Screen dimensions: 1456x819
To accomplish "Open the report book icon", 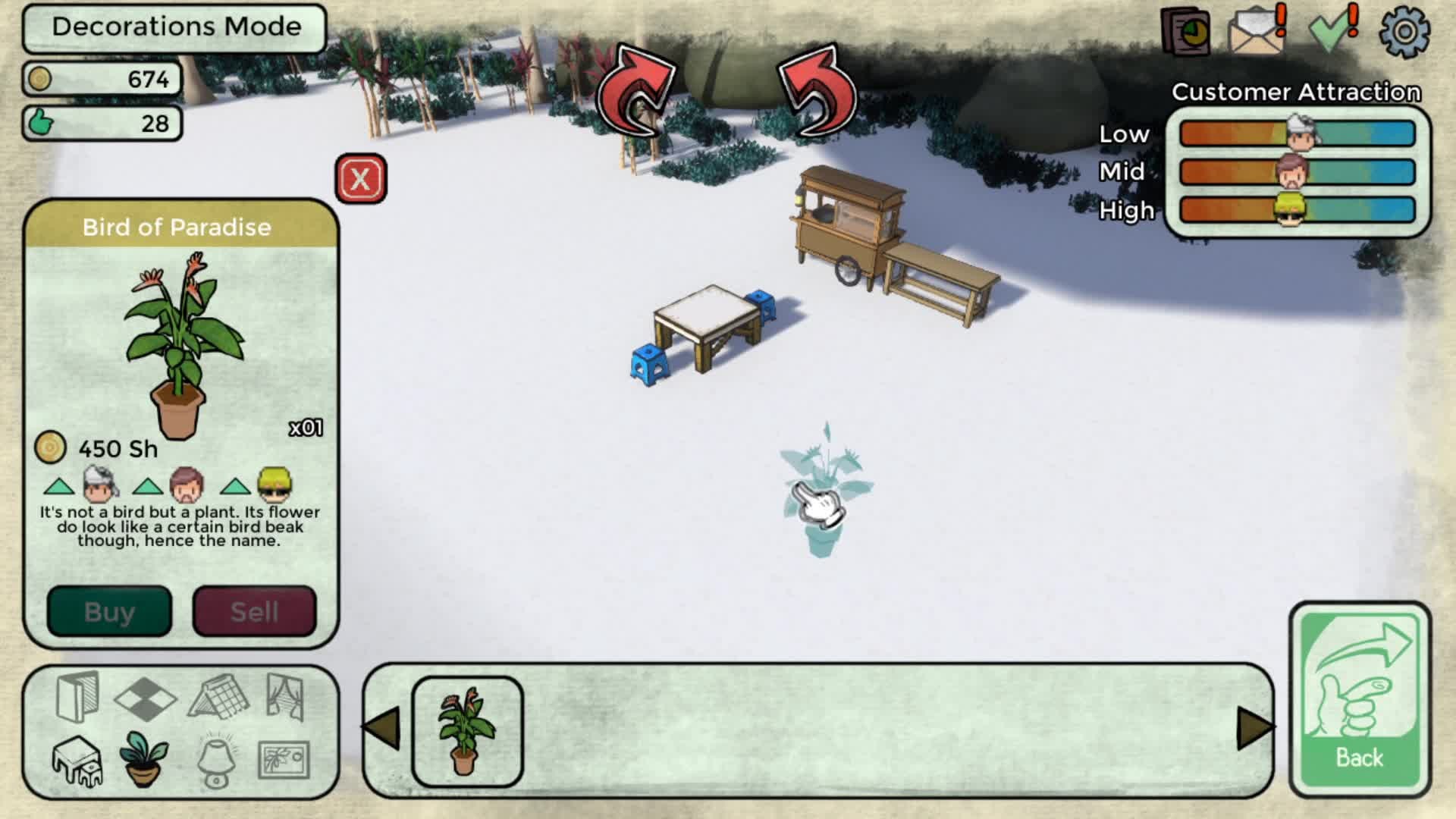I will [x=1185, y=32].
